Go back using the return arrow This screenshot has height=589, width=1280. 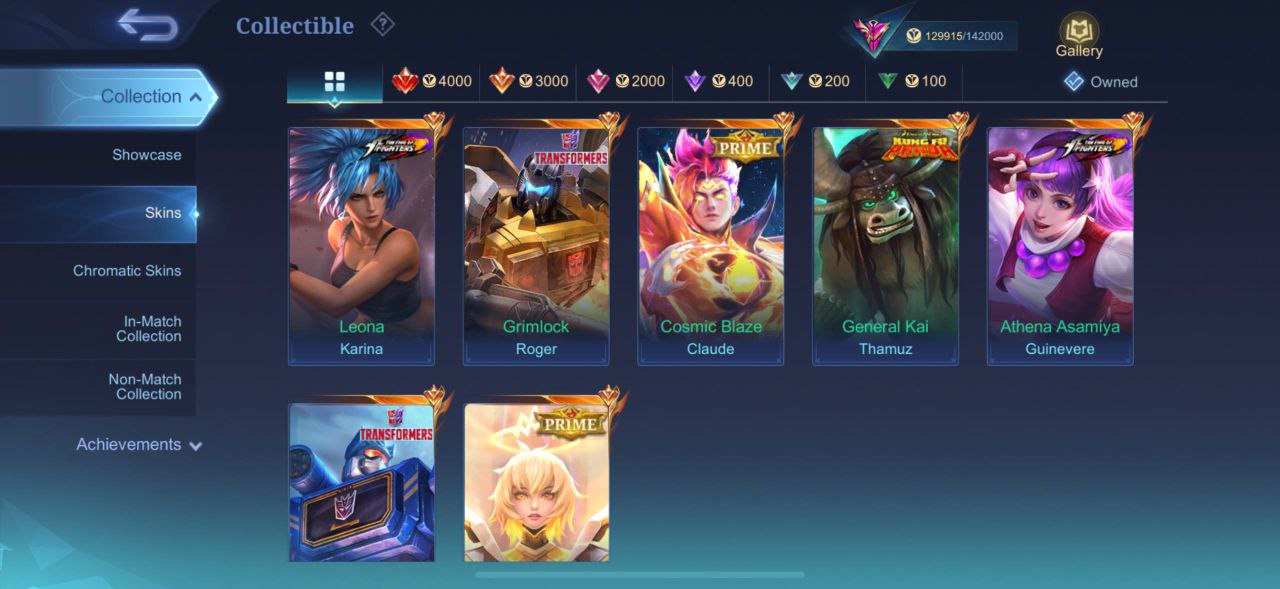(x=147, y=25)
